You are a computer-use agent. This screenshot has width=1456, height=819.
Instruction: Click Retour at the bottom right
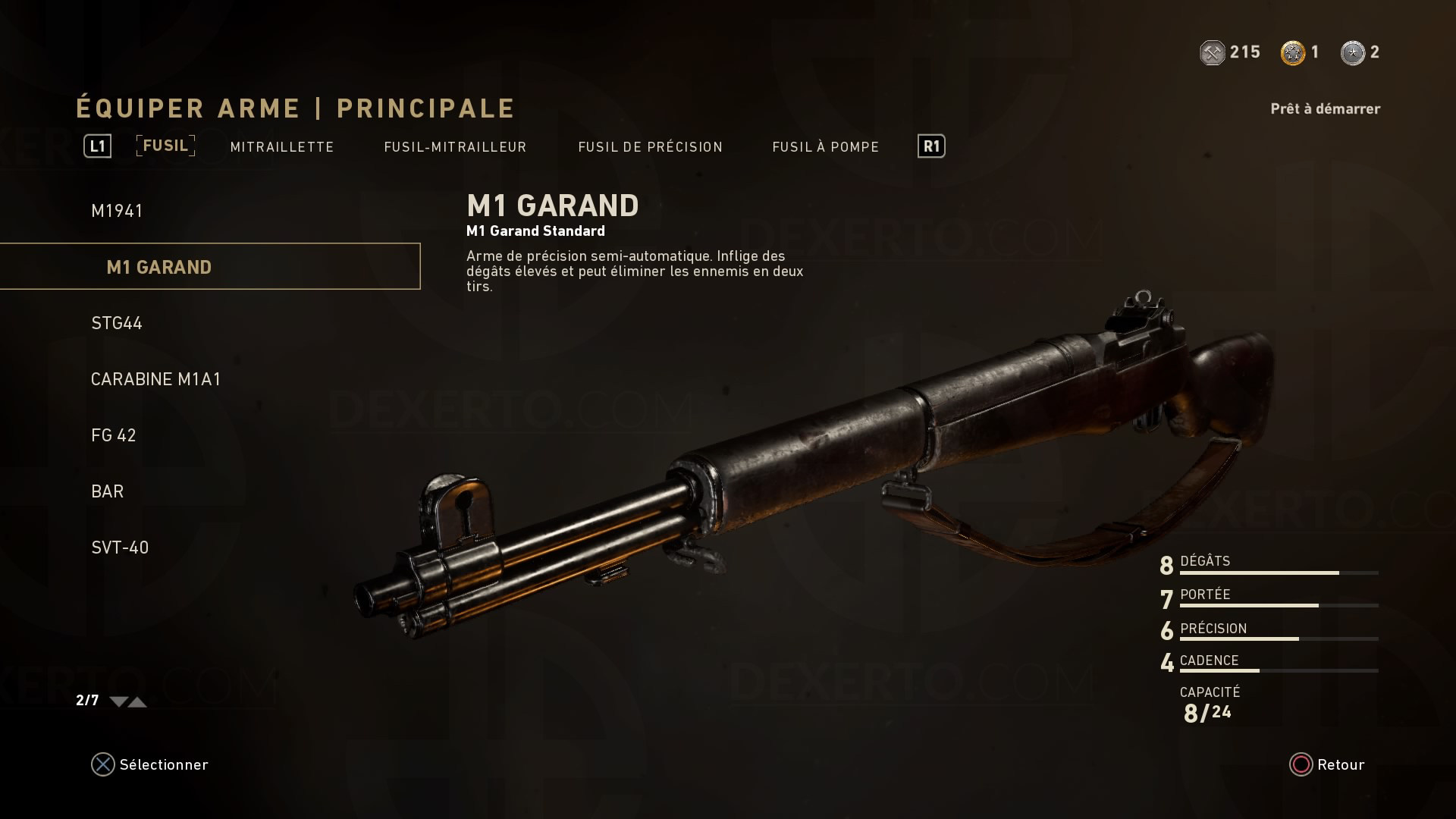coord(1336,764)
